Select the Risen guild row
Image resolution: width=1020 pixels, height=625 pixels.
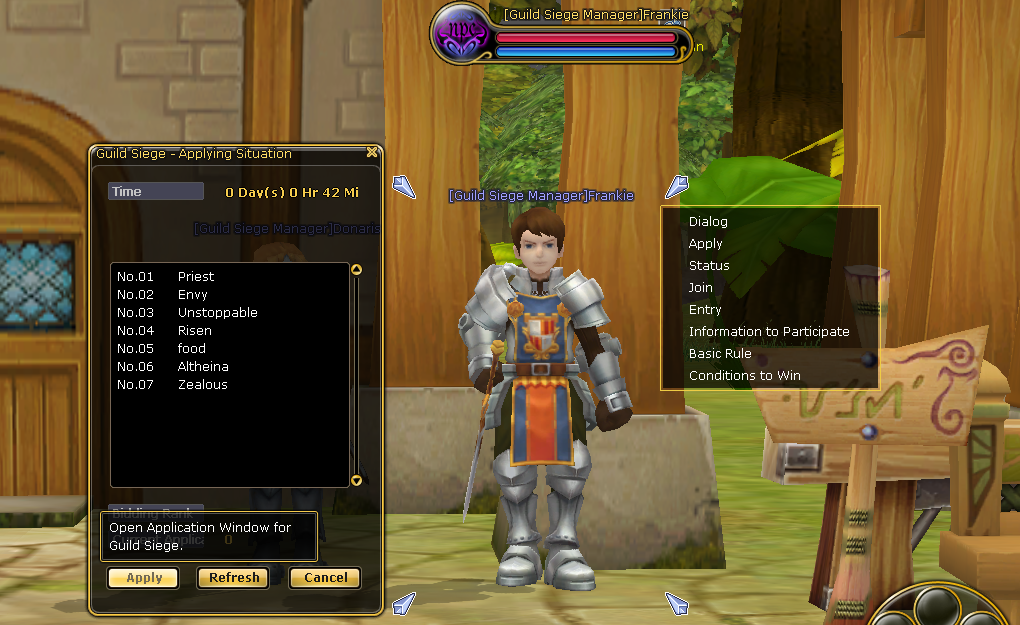194,331
